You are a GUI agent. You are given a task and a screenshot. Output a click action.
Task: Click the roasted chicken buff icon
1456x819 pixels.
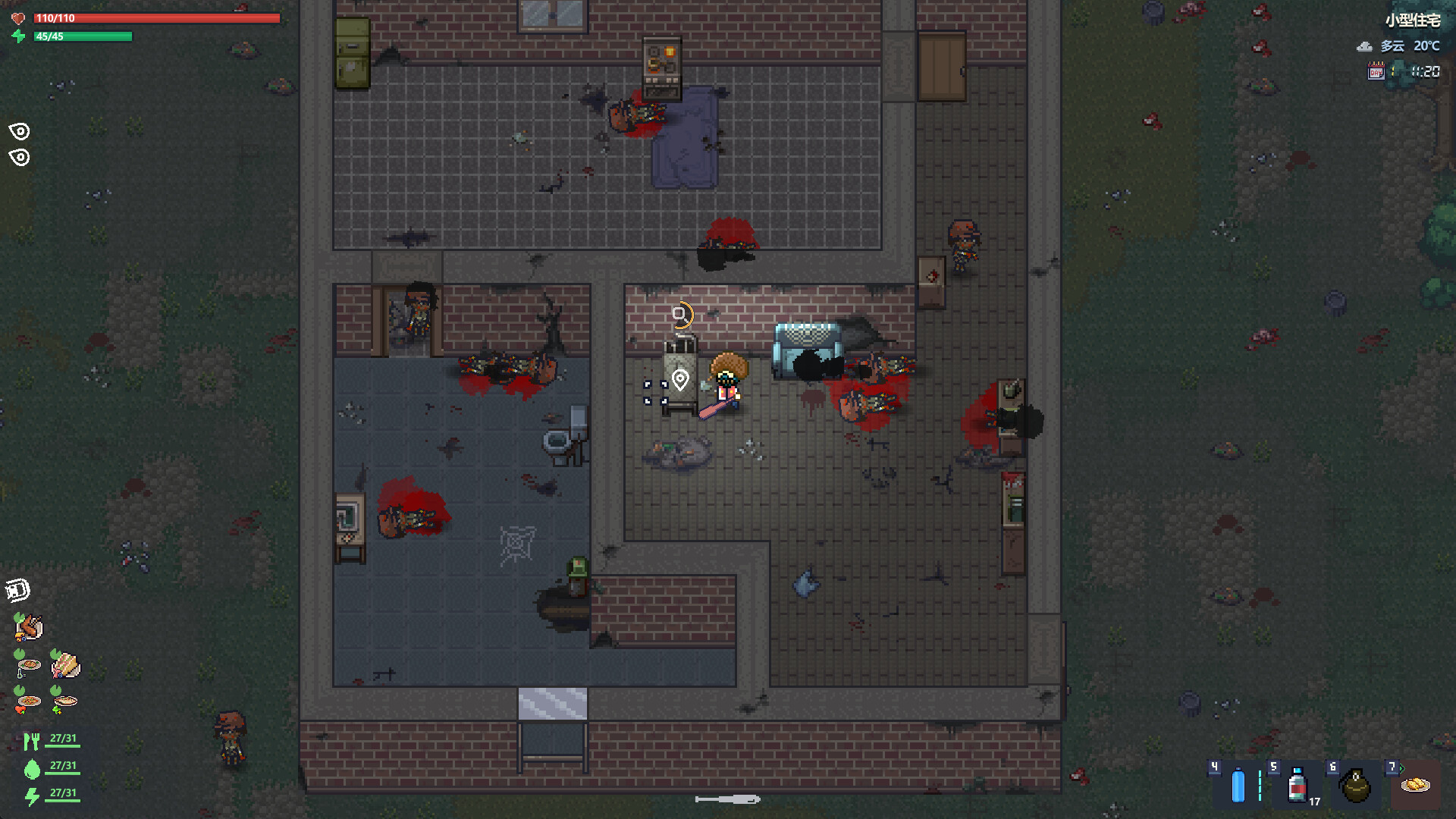tap(30, 627)
